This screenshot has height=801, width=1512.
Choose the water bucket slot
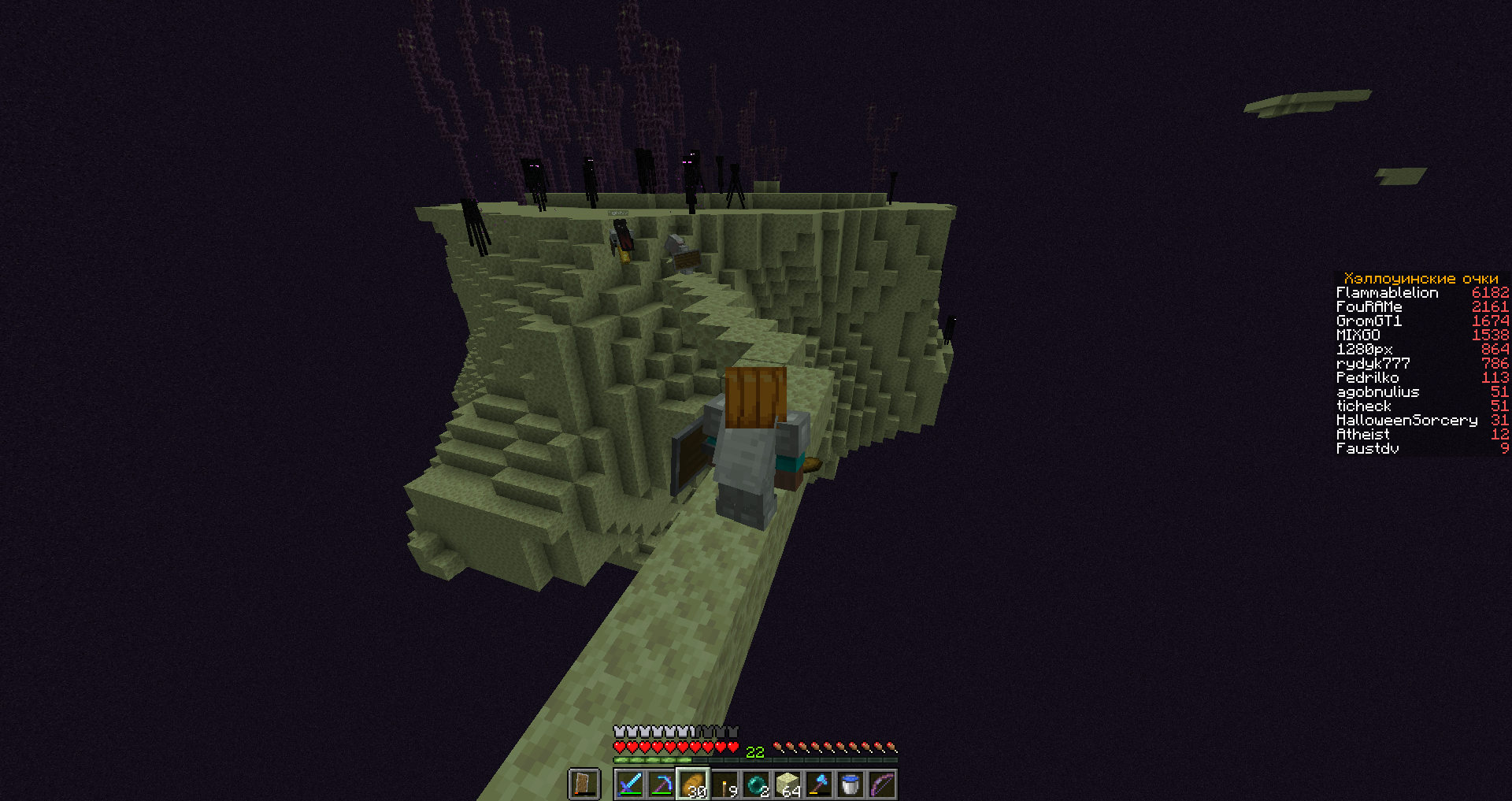[x=850, y=784]
